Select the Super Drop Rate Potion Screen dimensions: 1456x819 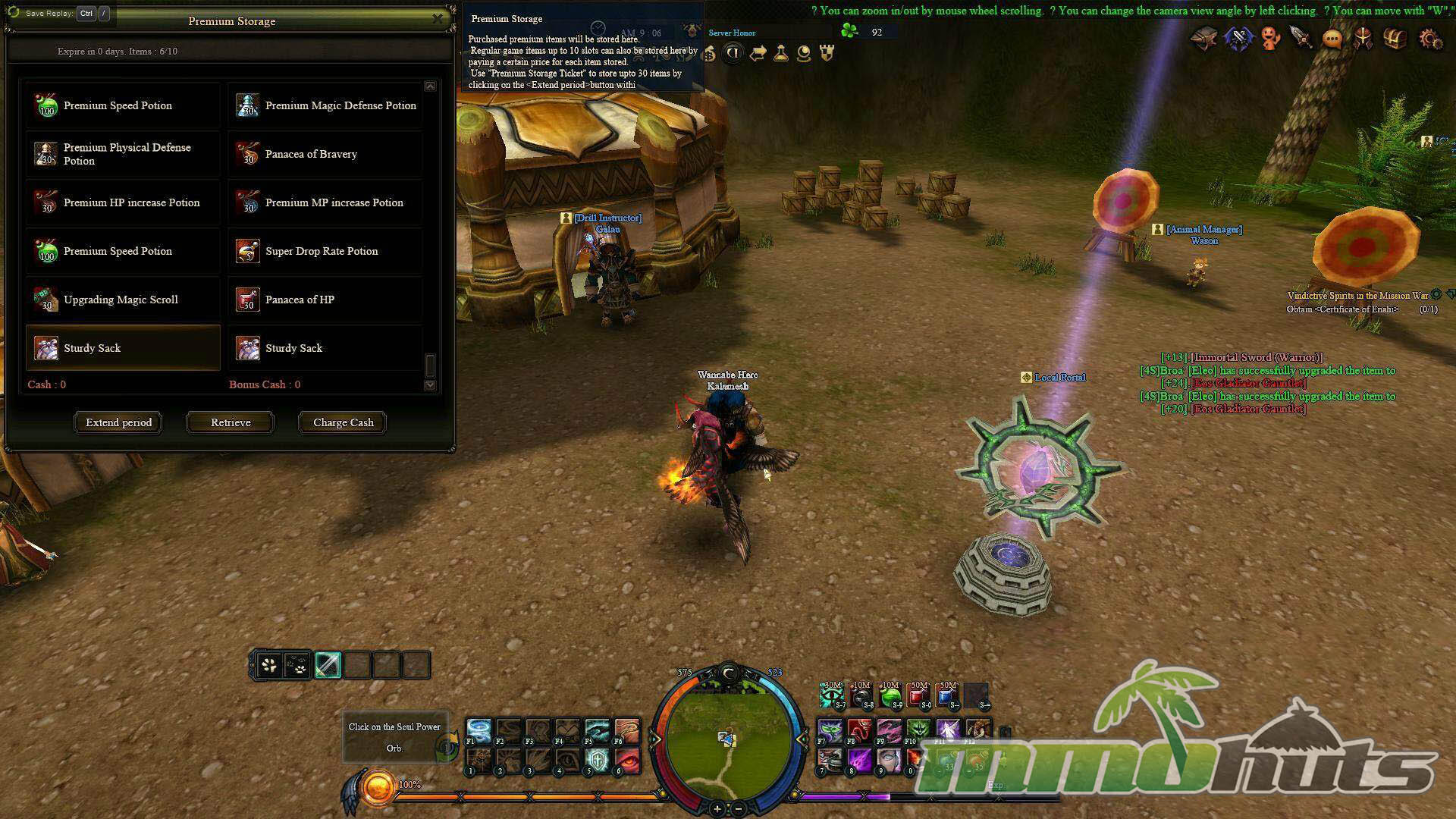(x=325, y=251)
